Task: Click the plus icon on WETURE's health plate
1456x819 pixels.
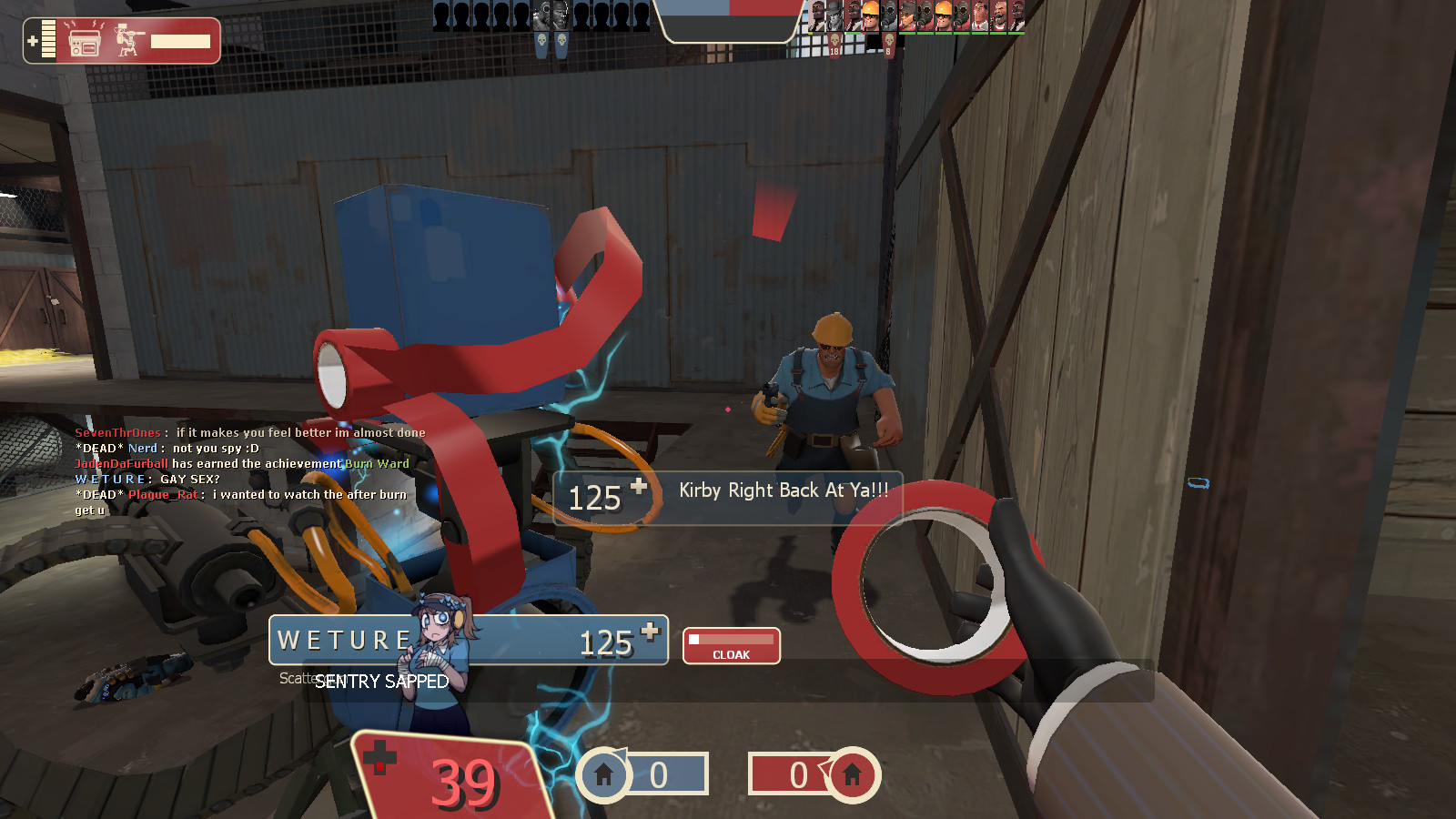Action: click(649, 631)
